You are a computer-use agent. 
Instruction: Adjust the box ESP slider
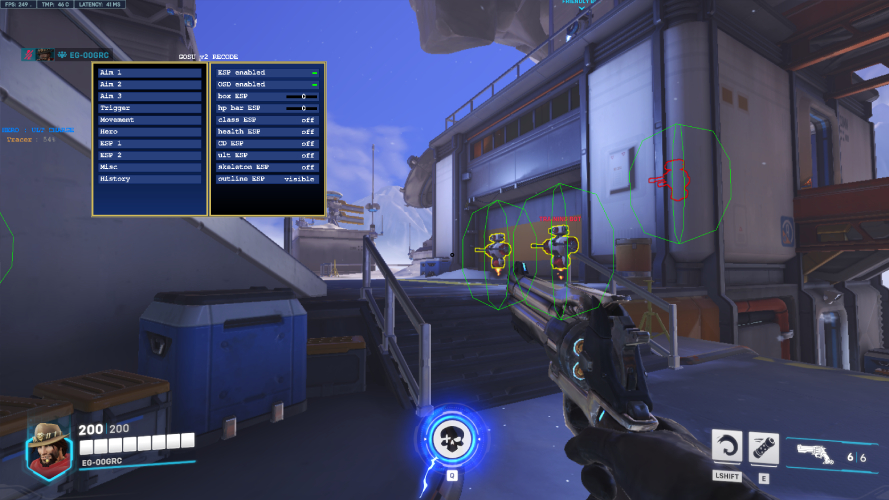[301, 96]
